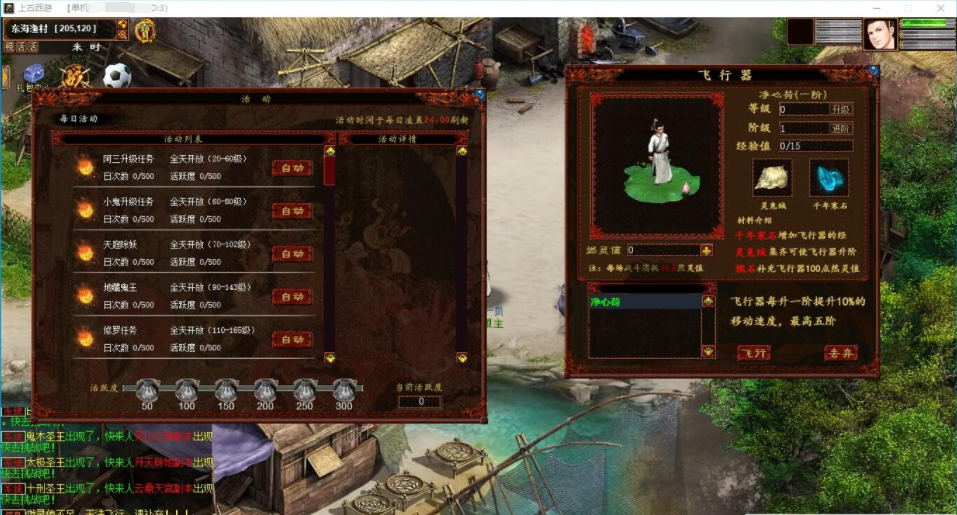
Task: Click the 飞行 fly button
Action: [754, 353]
